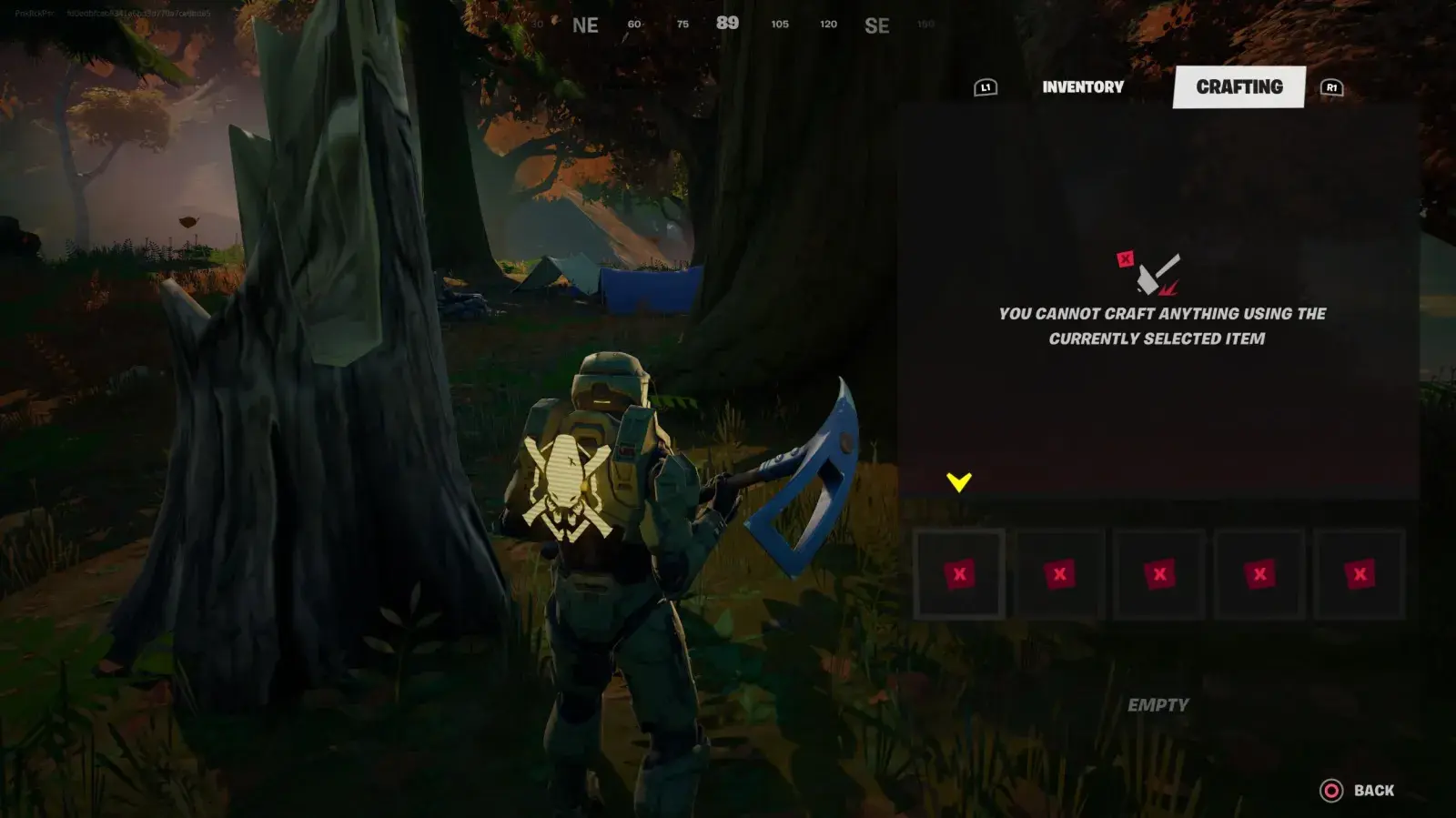Switch to the Inventory tab
This screenshot has width=1456, height=818.
click(x=1082, y=87)
